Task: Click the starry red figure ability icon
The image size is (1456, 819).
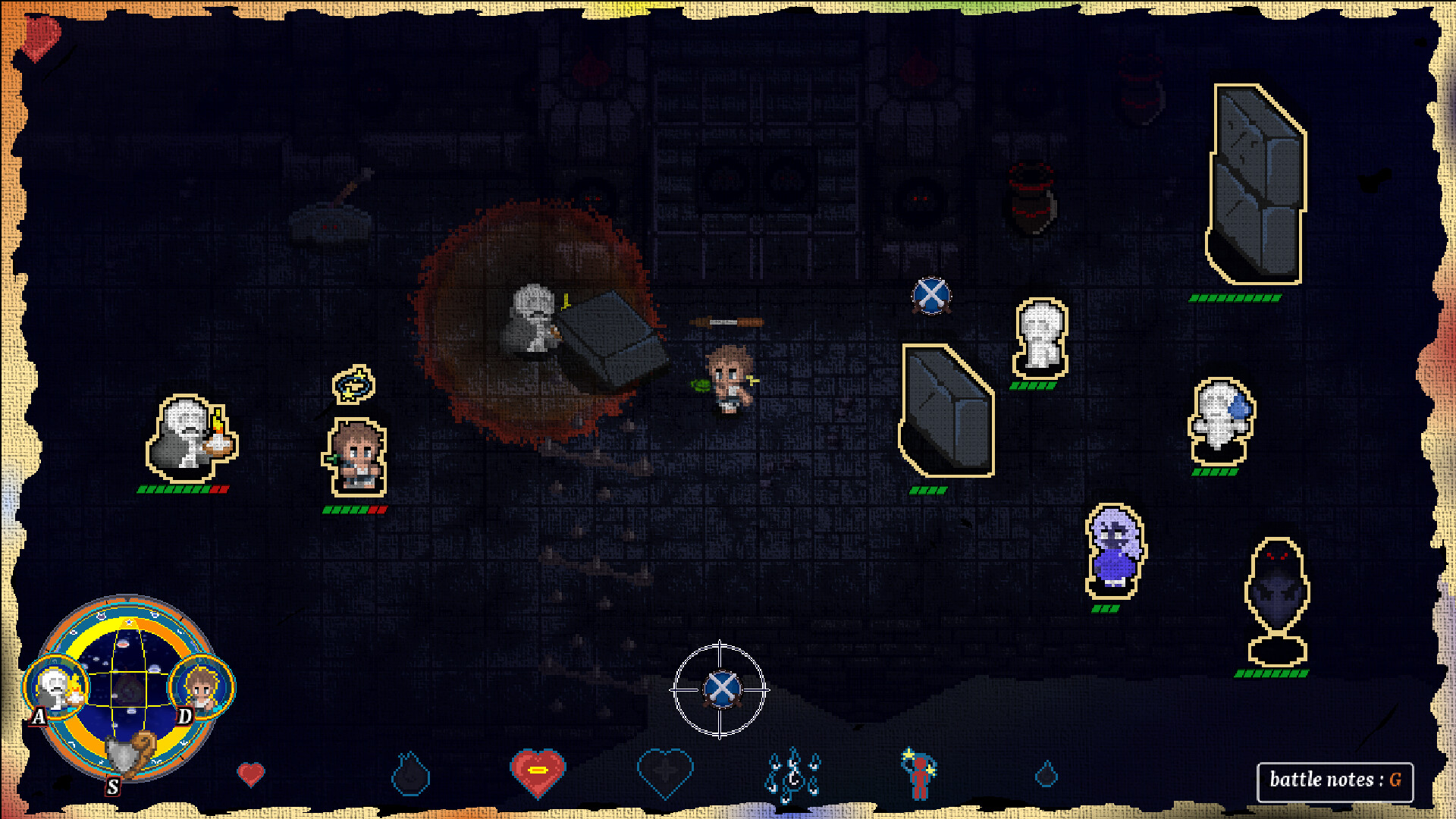Action: click(x=919, y=773)
